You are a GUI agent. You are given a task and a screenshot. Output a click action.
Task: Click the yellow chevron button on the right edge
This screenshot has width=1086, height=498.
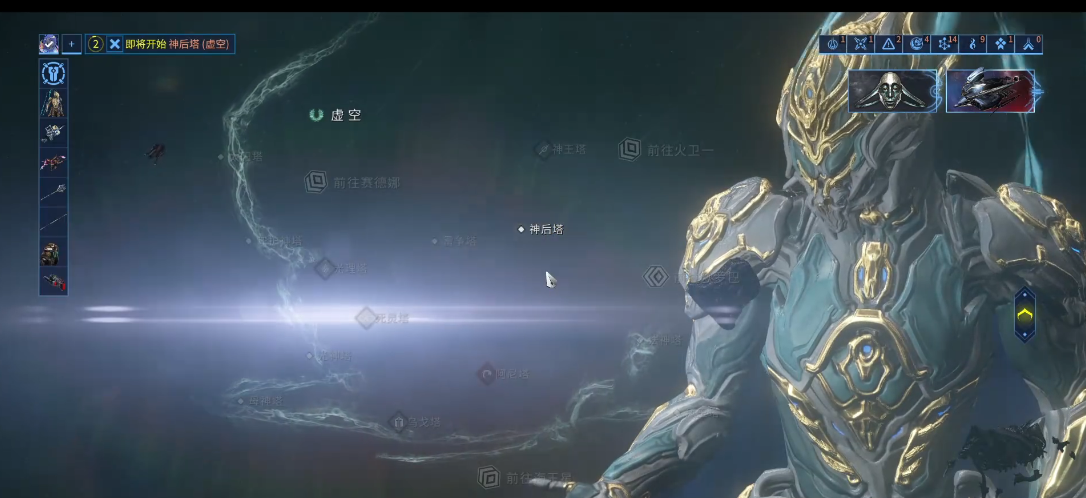(1025, 314)
